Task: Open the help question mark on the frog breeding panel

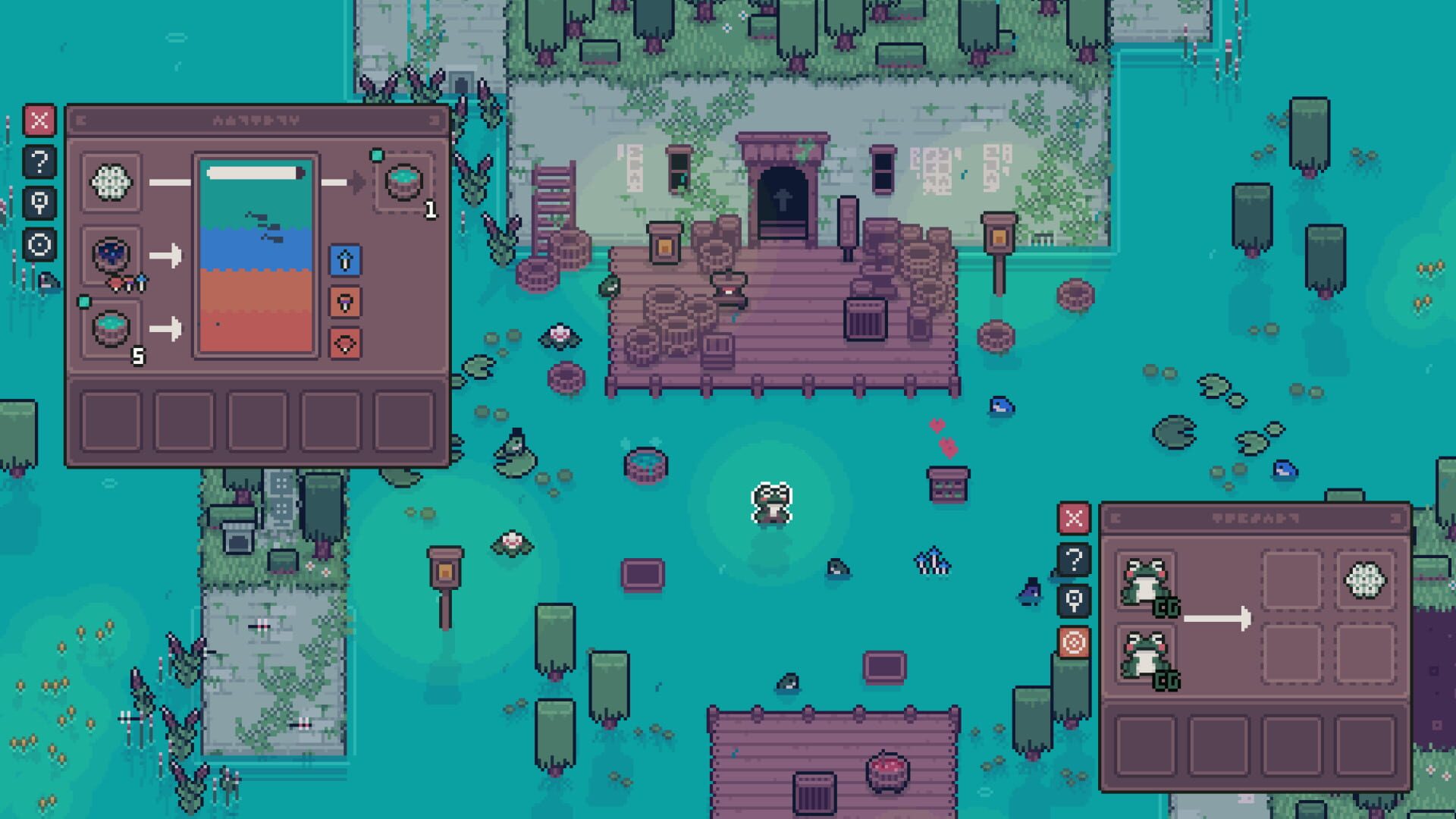Action: pyautogui.click(x=1073, y=561)
